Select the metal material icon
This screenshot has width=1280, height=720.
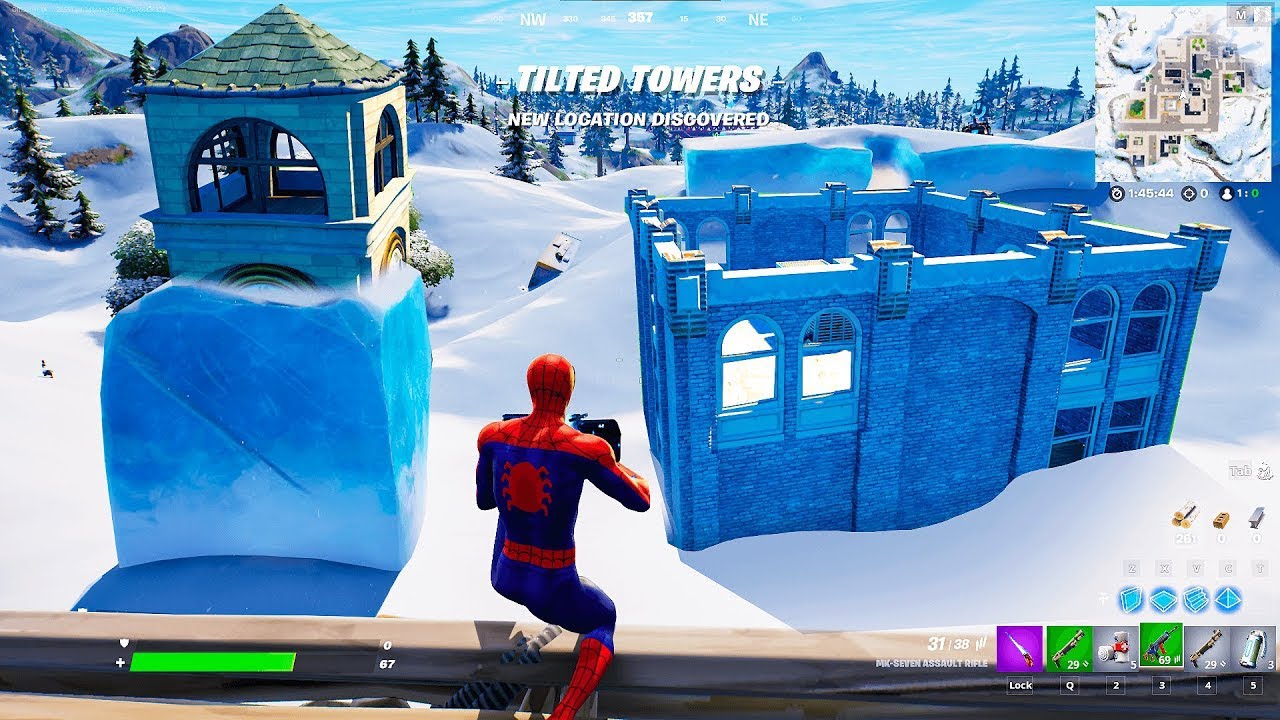click(1256, 517)
